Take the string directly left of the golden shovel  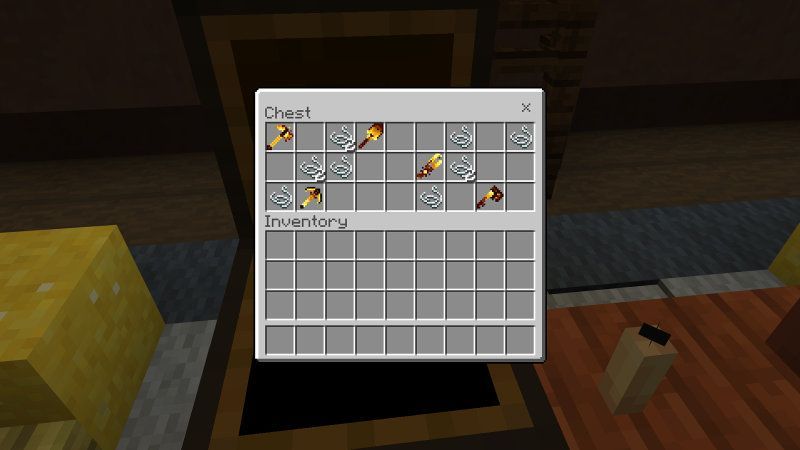click(x=340, y=137)
